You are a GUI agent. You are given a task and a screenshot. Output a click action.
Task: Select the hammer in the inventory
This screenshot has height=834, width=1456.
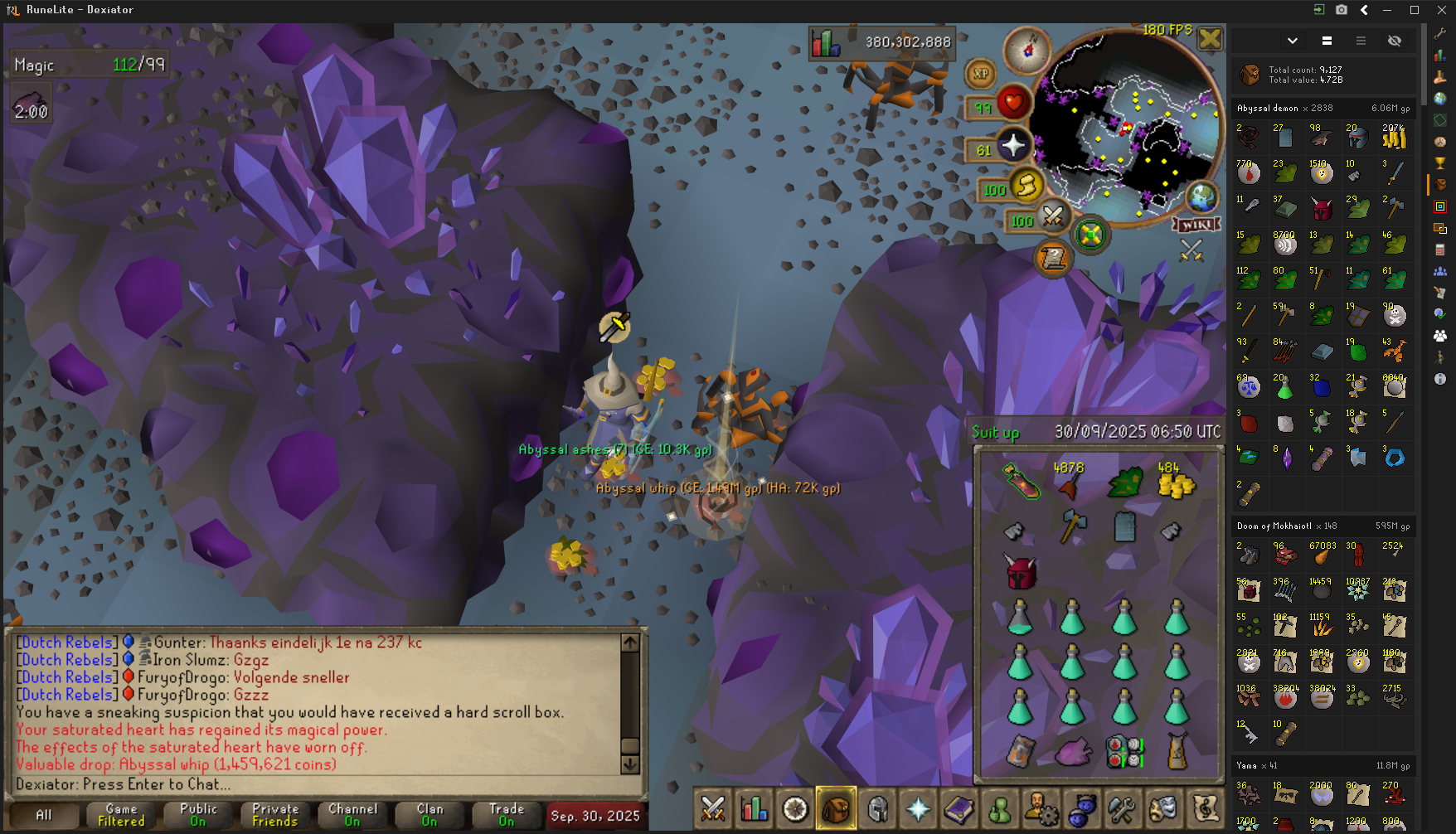[1072, 526]
